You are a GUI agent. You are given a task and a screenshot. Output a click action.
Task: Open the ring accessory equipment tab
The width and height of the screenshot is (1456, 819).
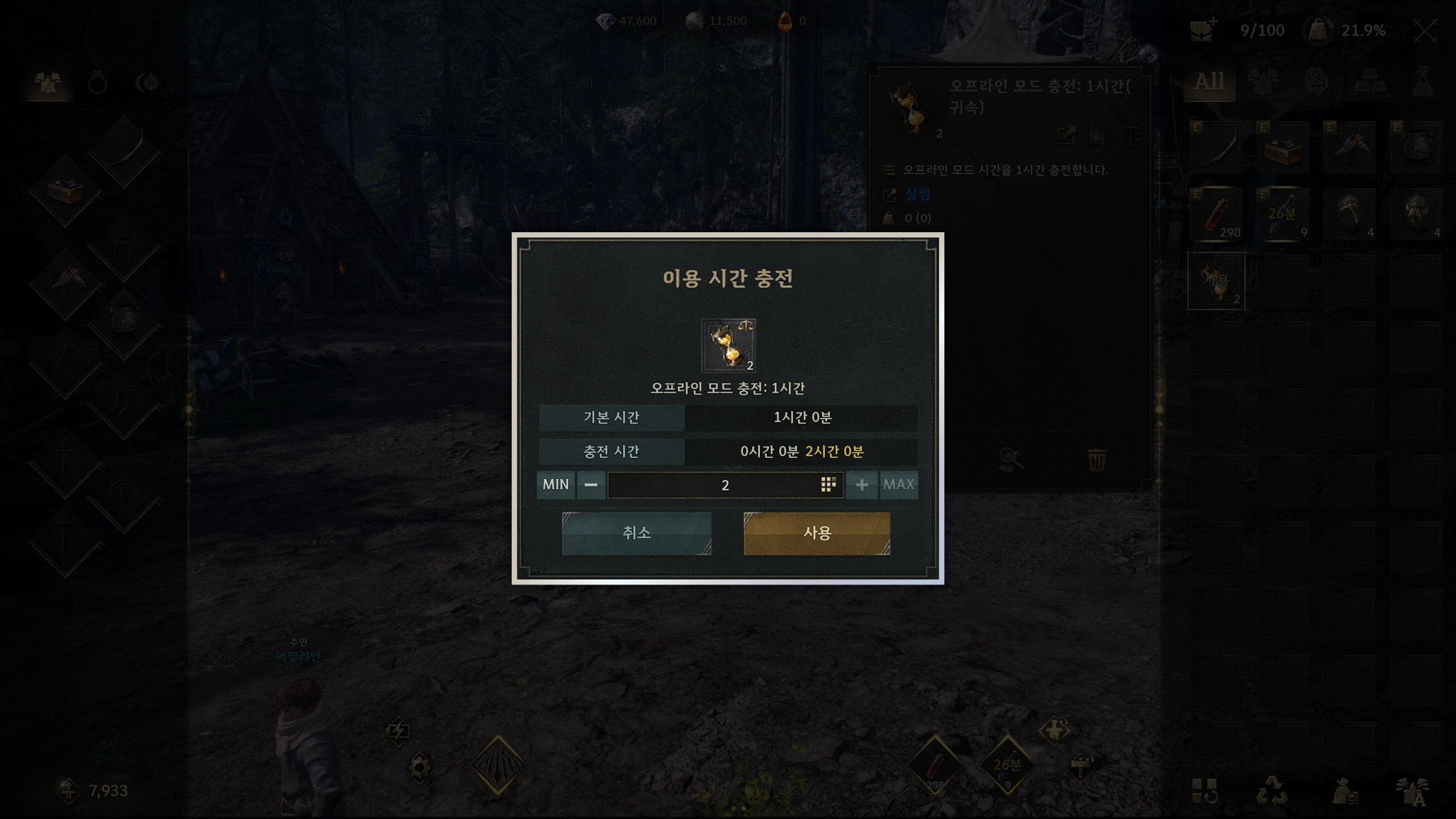tap(98, 84)
